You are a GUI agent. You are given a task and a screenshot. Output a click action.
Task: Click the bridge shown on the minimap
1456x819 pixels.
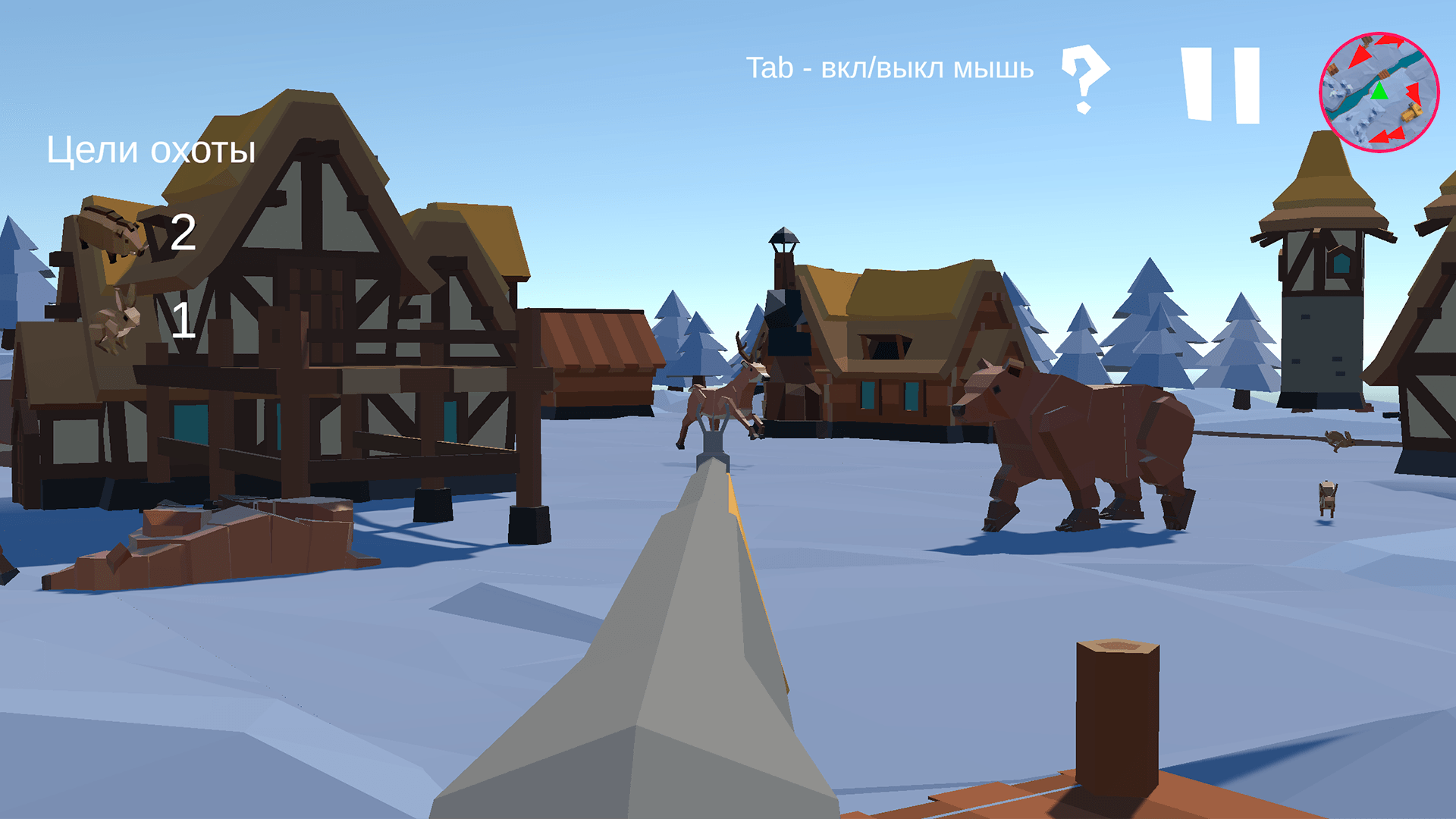[x=1383, y=74]
